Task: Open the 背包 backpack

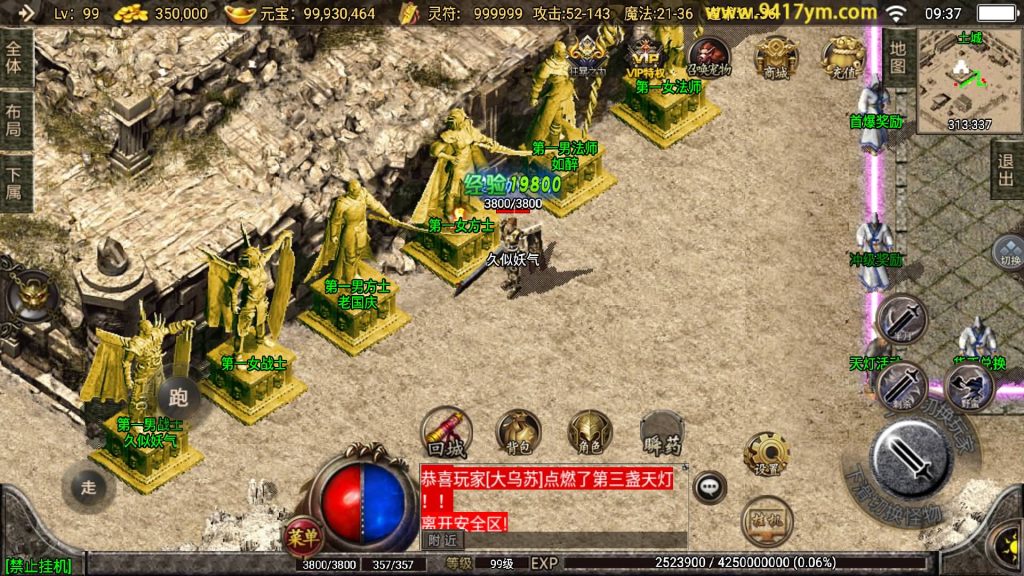Action: (518, 431)
